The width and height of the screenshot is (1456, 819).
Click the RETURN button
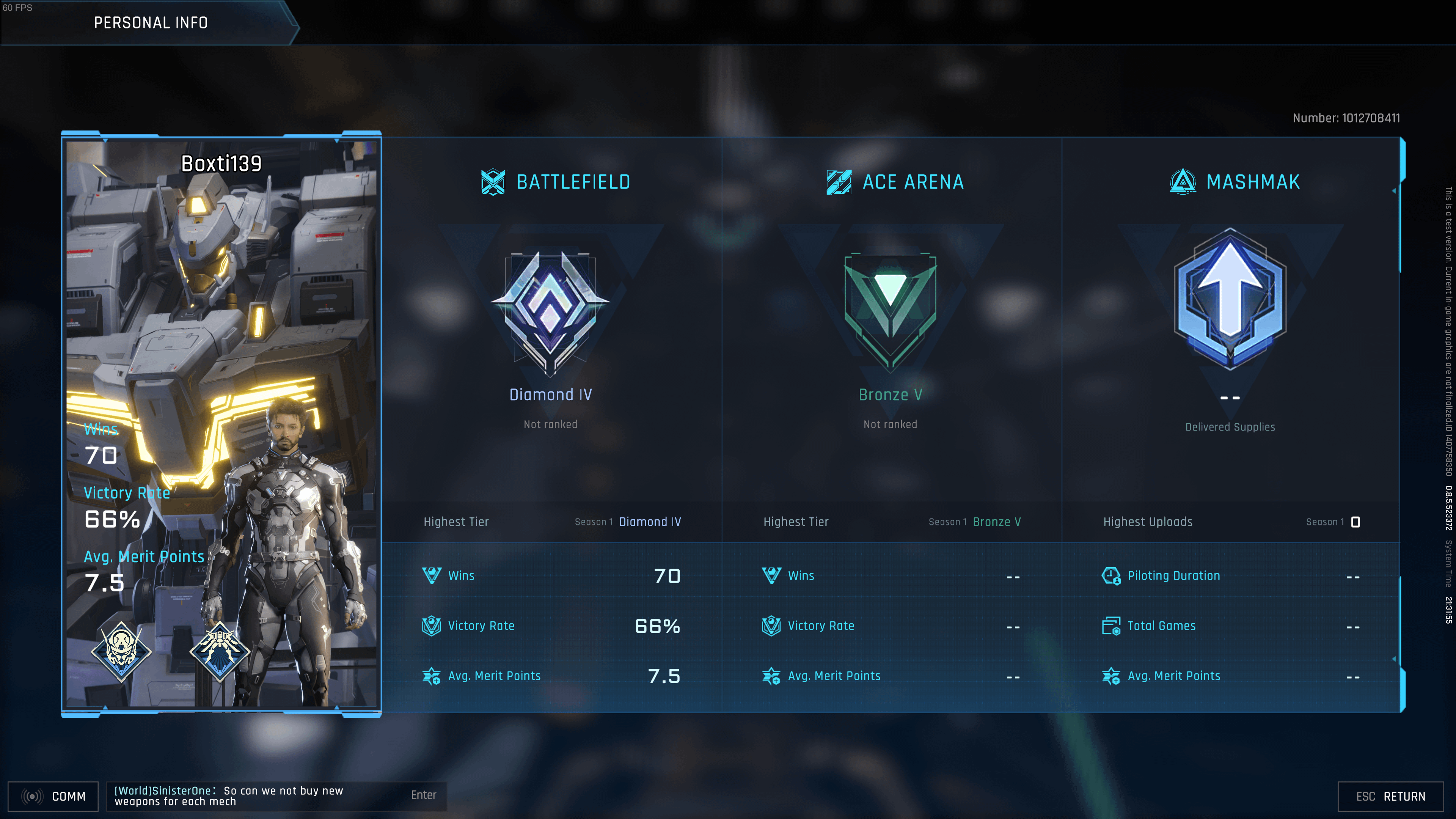pos(1390,796)
